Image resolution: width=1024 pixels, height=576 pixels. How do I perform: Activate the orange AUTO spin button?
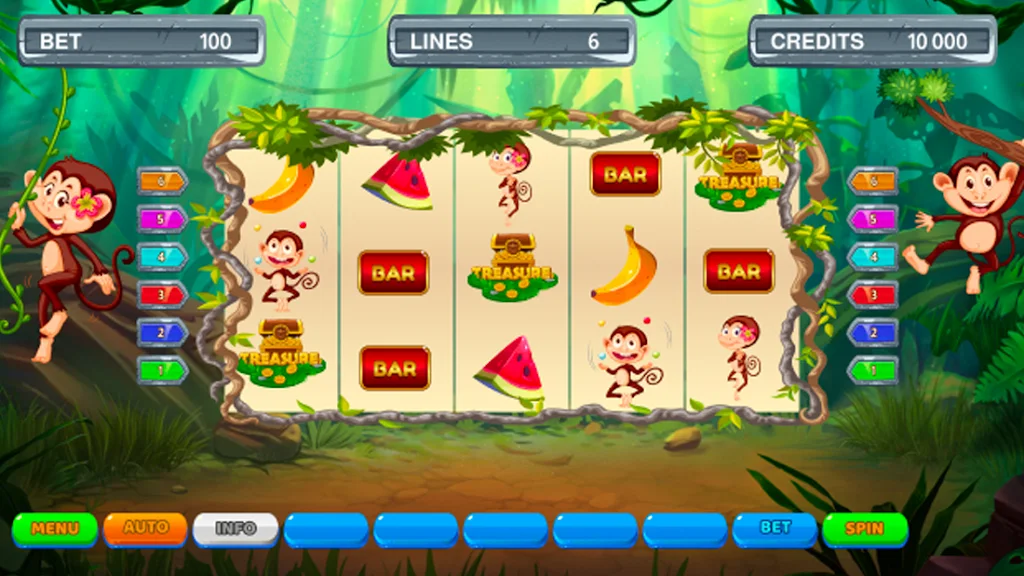[x=145, y=527]
